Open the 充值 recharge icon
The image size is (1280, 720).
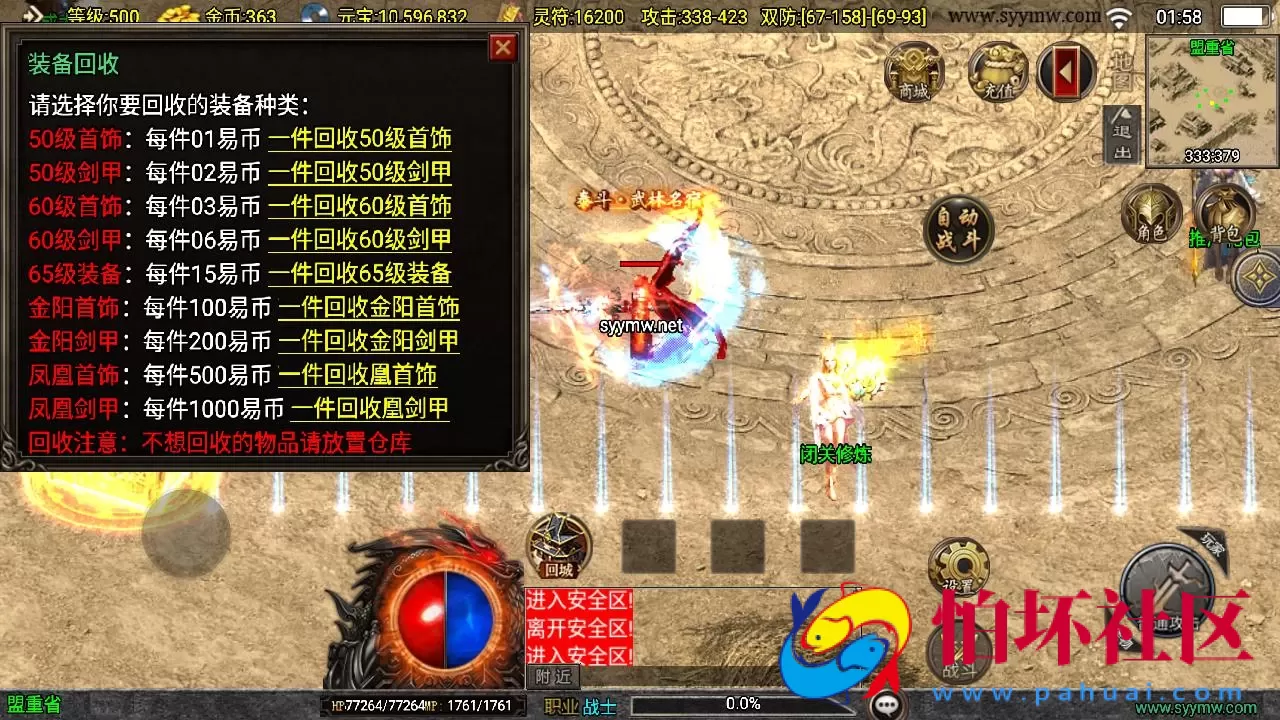click(995, 72)
